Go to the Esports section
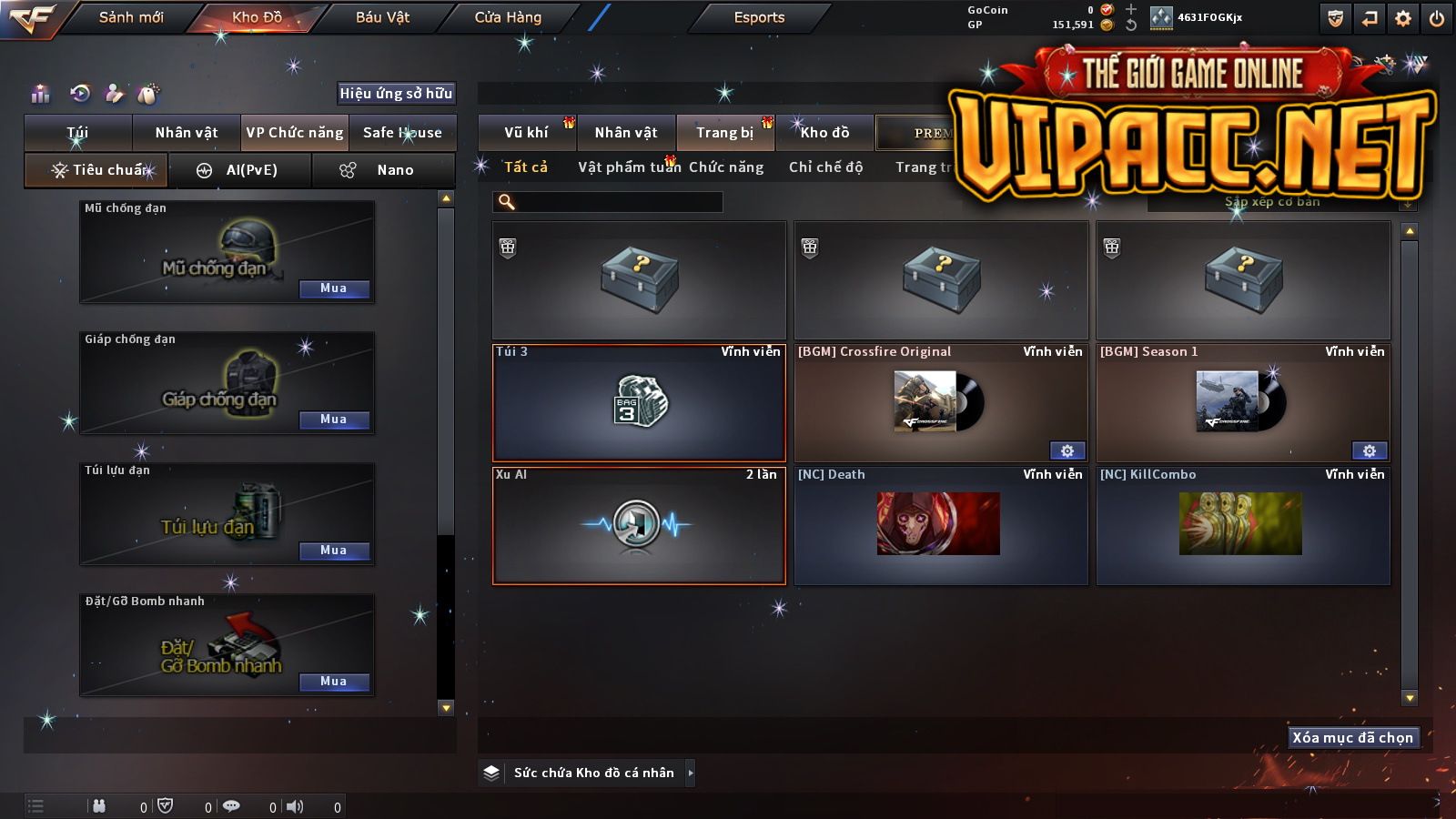Image resolution: width=1456 pixels, height=819 pixels. pyautogui.click(x=759, y=17)
